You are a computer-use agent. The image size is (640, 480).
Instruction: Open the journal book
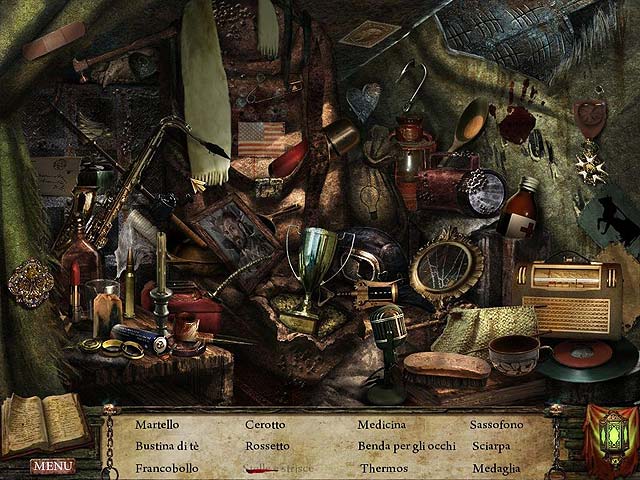point(45,424)
